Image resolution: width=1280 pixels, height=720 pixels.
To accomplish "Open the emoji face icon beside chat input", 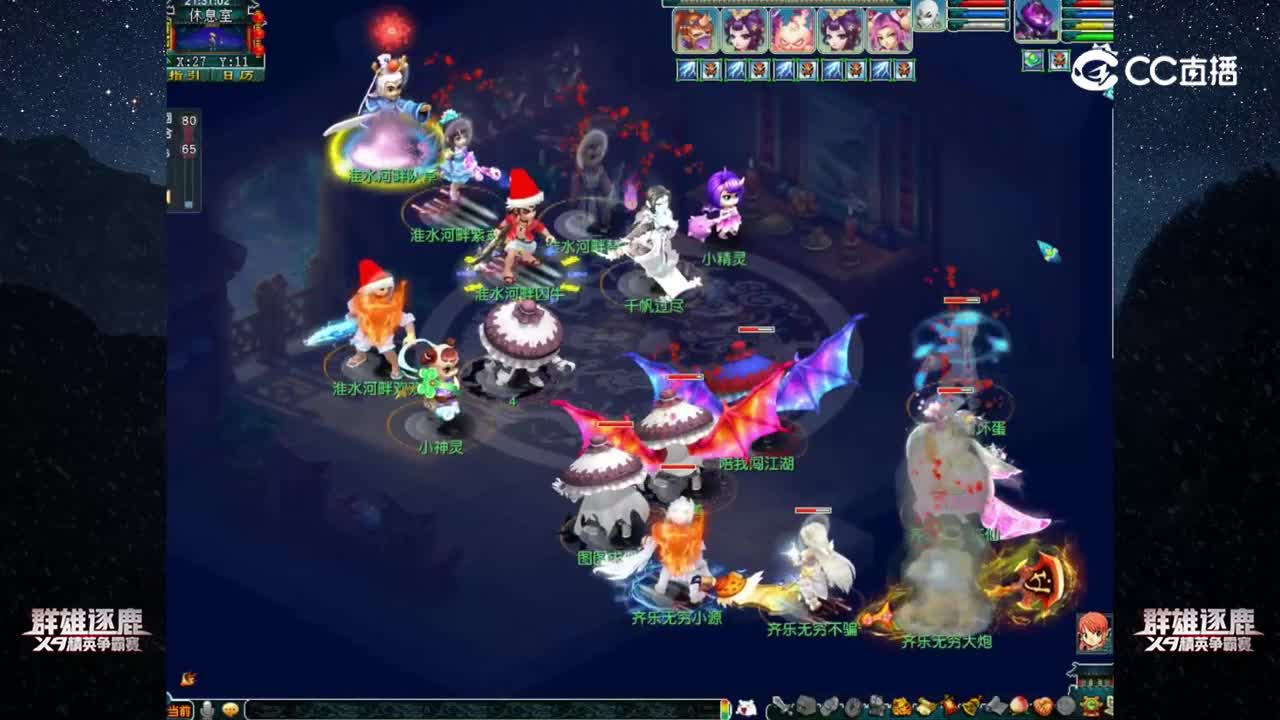I will tap(231, 709).
